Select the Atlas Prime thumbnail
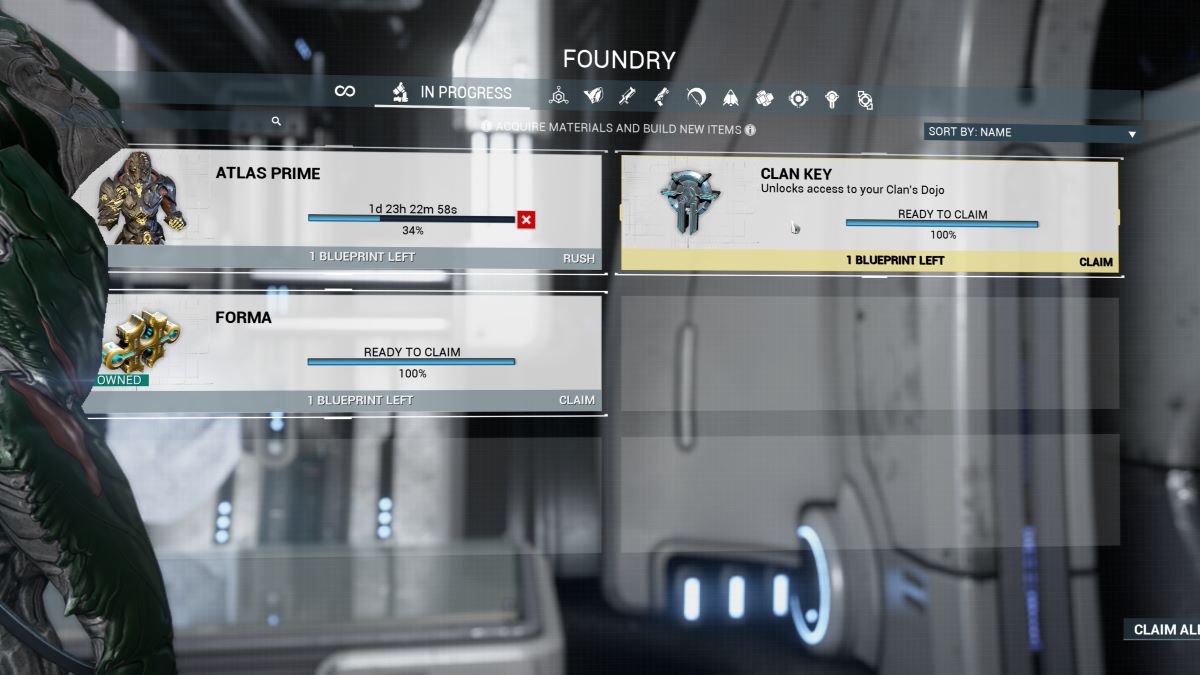Image resolution: width=1200 pixels, height=675 pixels. pos(140,198)
